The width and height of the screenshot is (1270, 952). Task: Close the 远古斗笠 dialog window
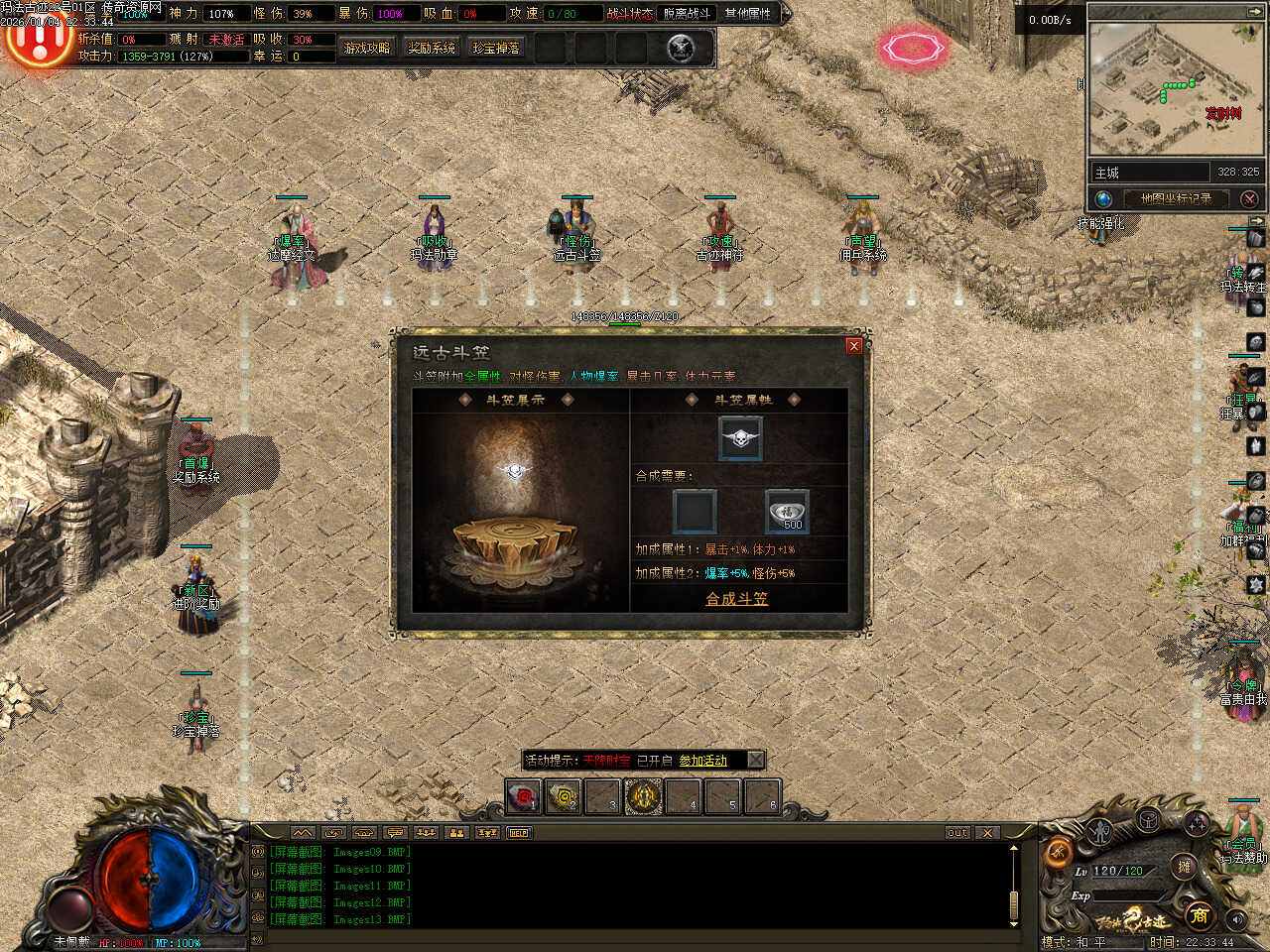[853, 346]
